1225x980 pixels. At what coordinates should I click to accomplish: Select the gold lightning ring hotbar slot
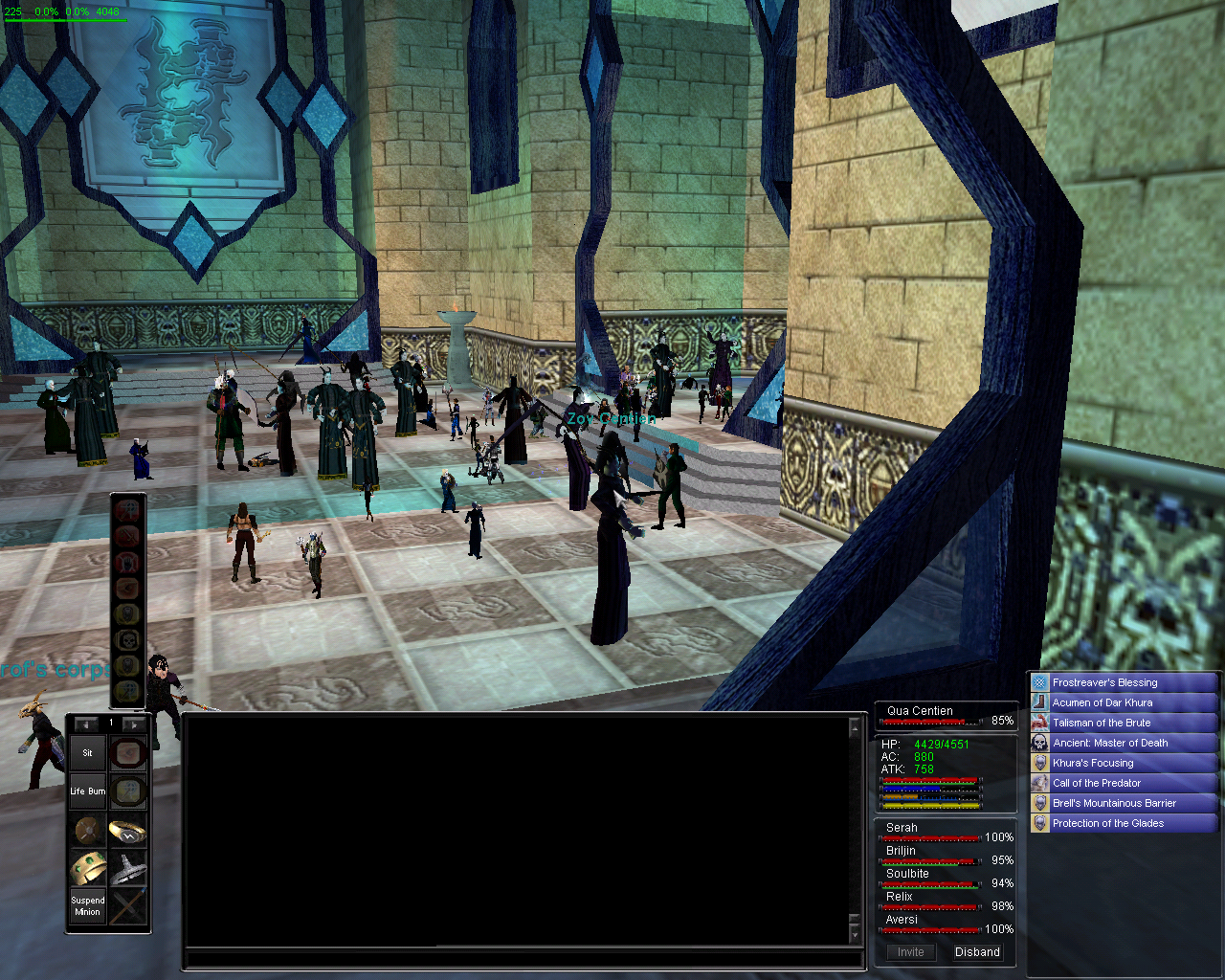pyautogui.click(x=127, y=831)
